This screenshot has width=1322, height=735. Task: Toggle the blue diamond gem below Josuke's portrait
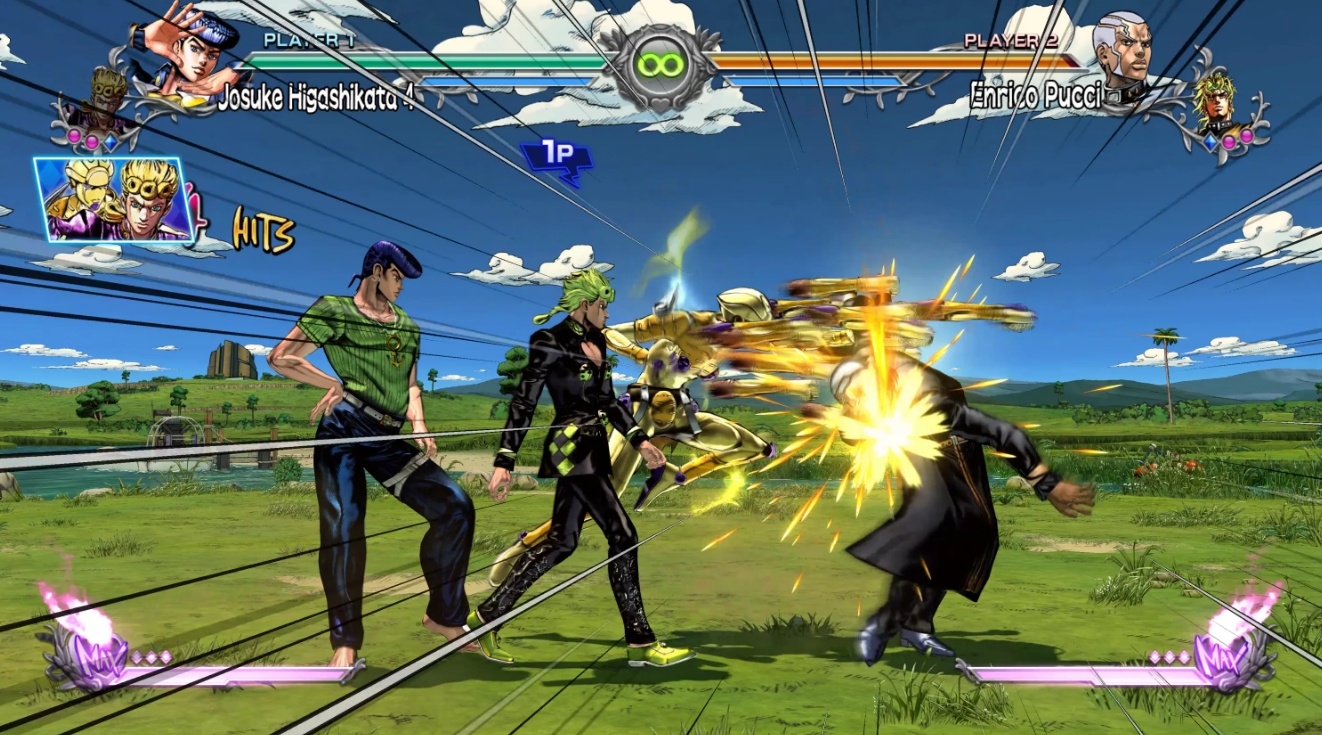pyautogui.click(x=112, y=143)
